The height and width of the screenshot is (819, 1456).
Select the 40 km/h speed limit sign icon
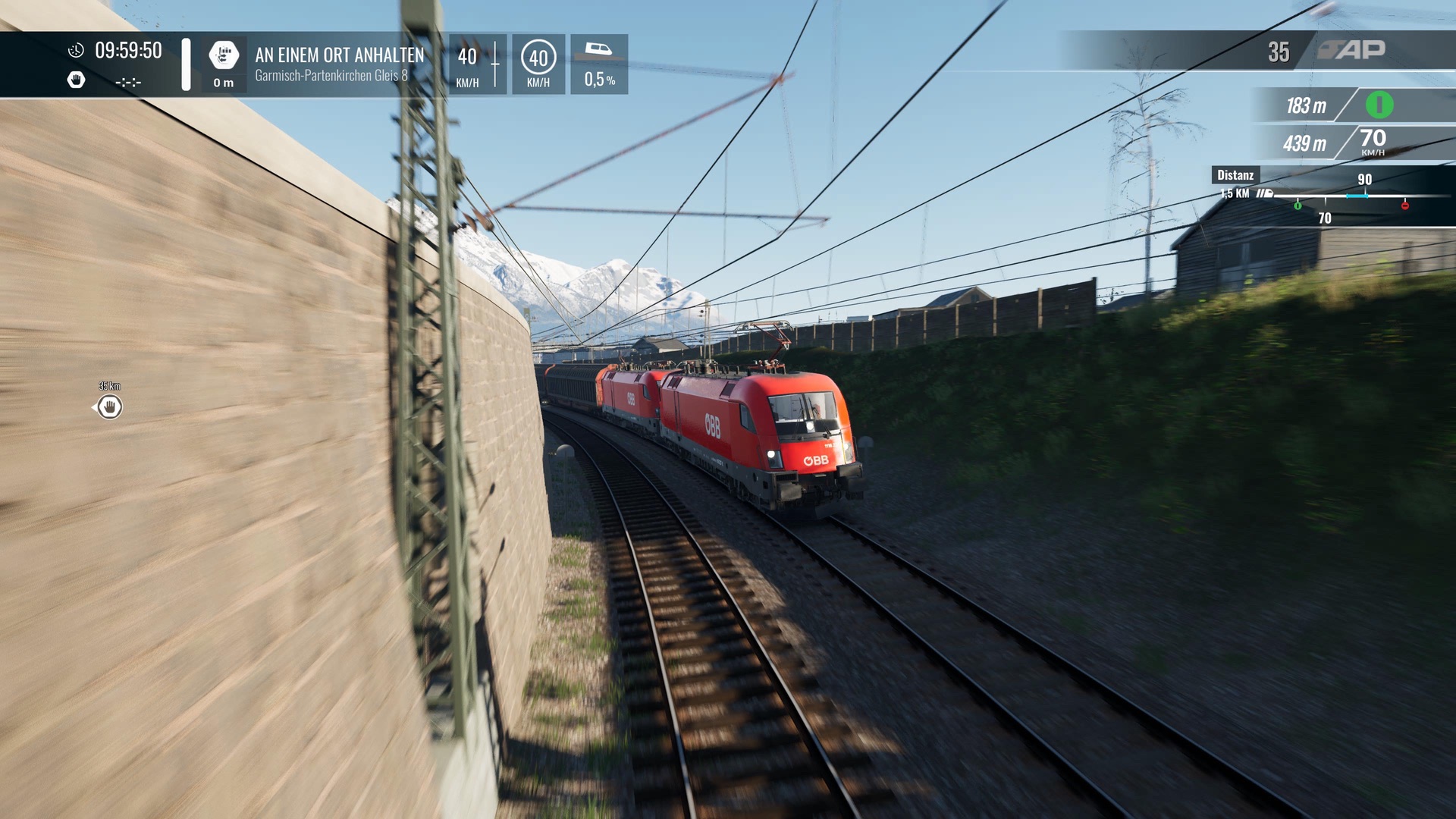click(x=538, y=58)
